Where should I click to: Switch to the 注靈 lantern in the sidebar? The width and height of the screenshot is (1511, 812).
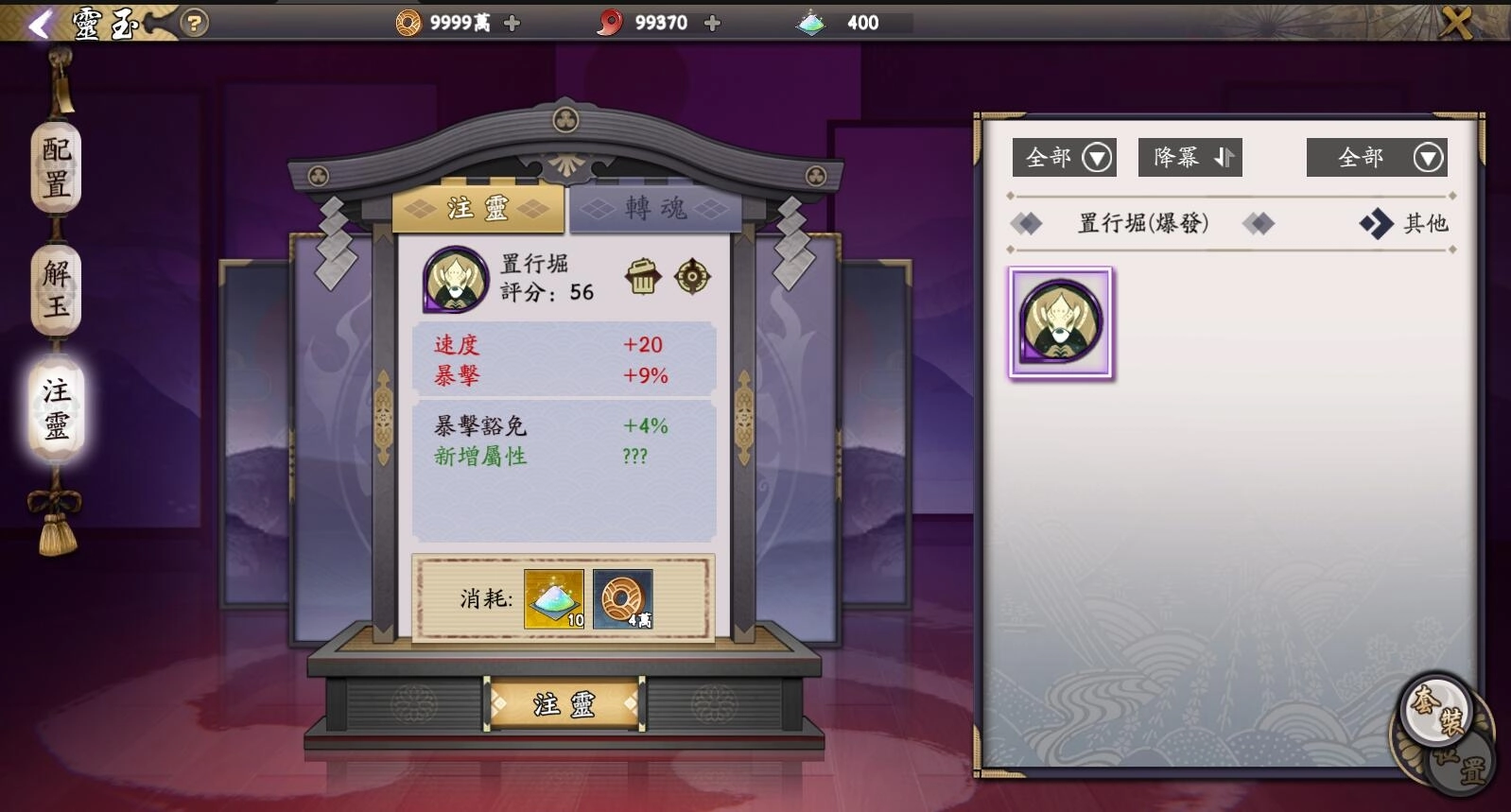point(54,408)
